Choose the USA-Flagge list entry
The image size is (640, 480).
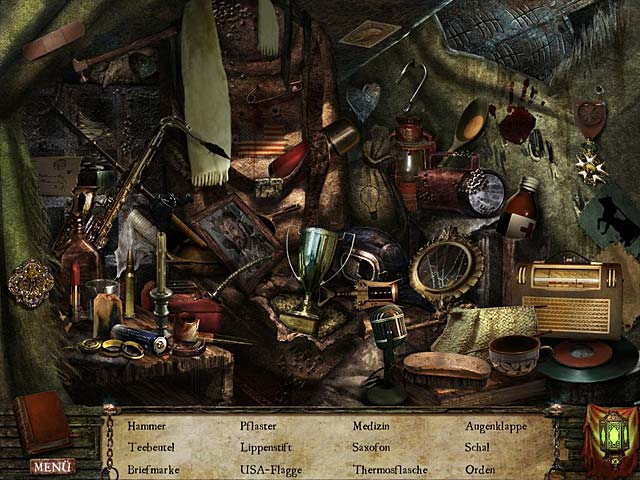(270, 468)
